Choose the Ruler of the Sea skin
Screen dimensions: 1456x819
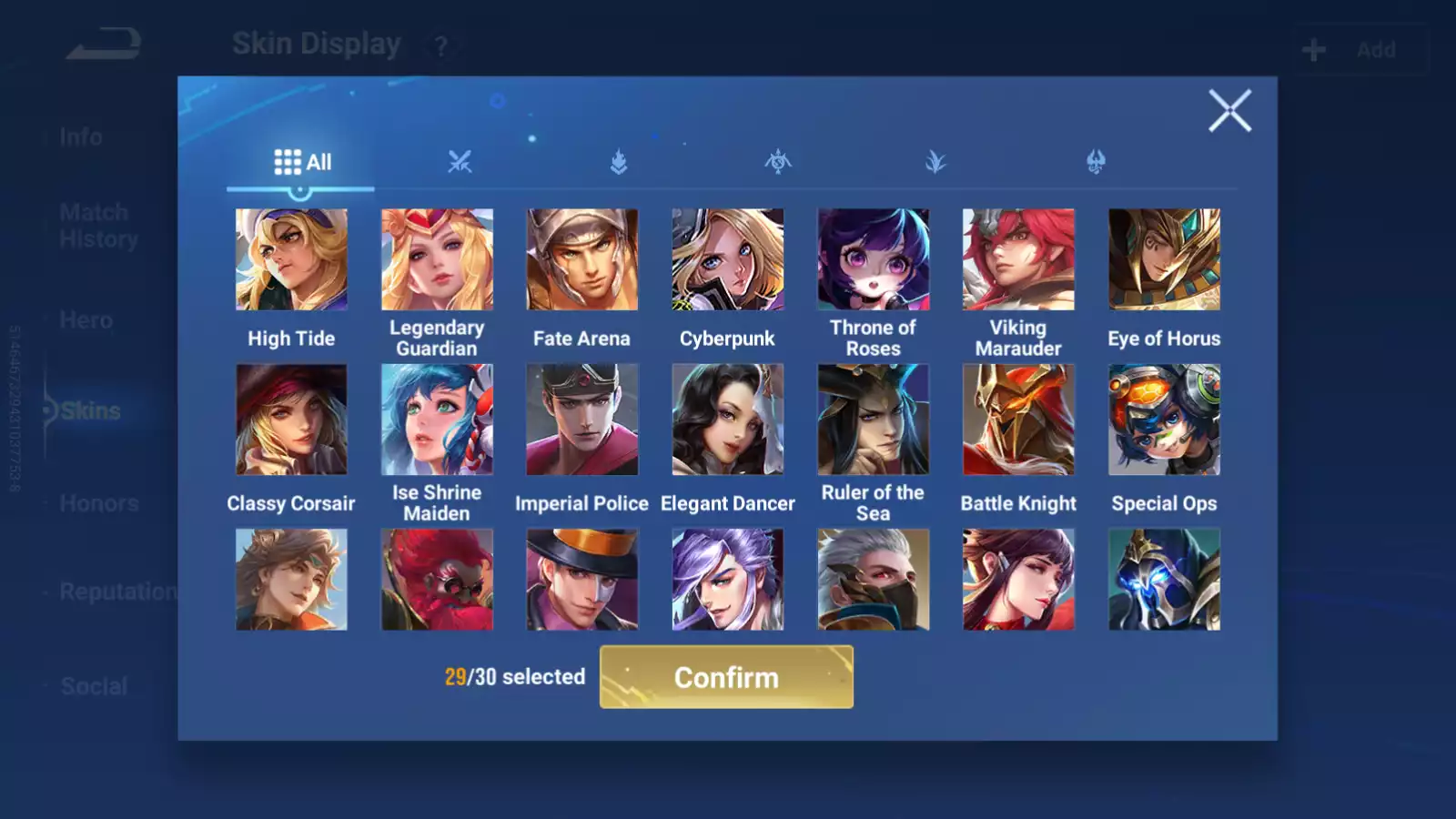tap(873, 420)
